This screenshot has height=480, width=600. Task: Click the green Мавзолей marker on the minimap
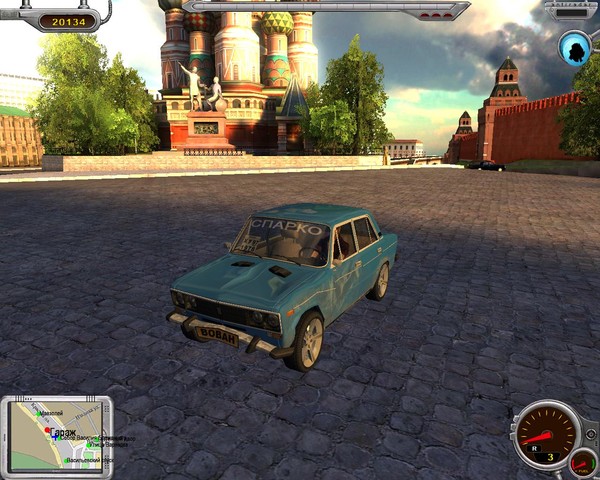tap(37, 412)
